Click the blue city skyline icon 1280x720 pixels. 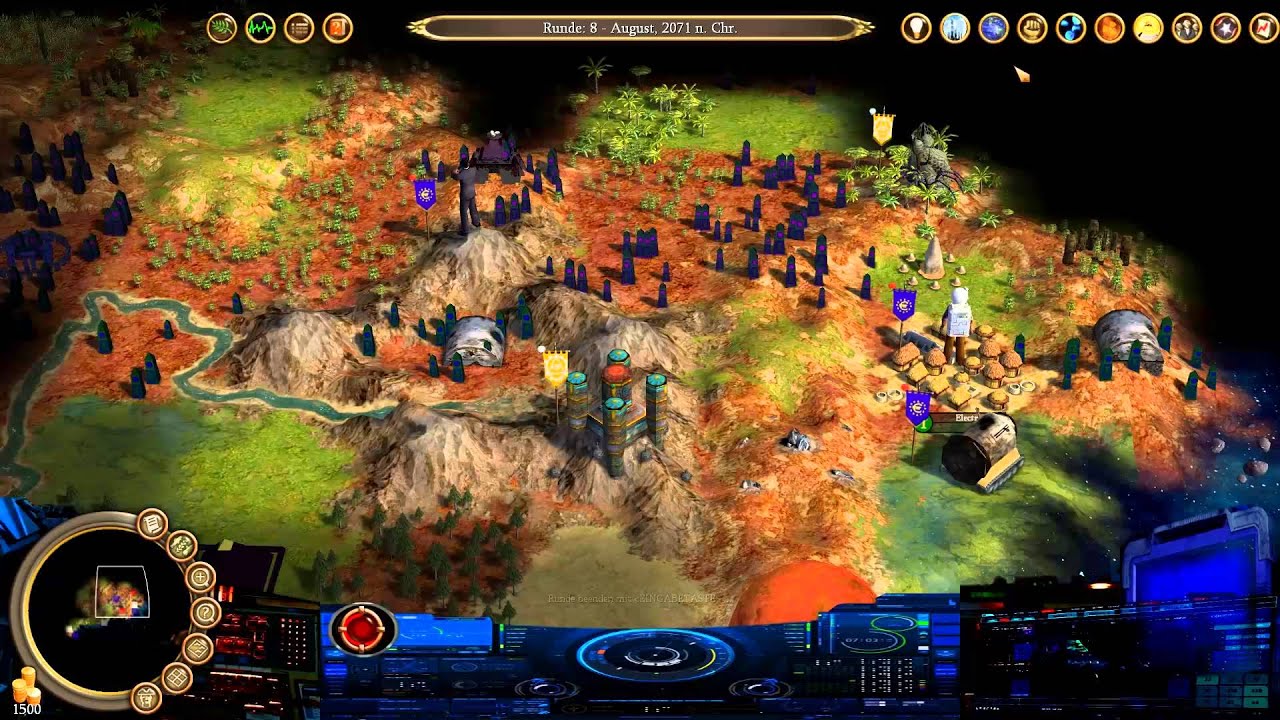click(955, 28)
